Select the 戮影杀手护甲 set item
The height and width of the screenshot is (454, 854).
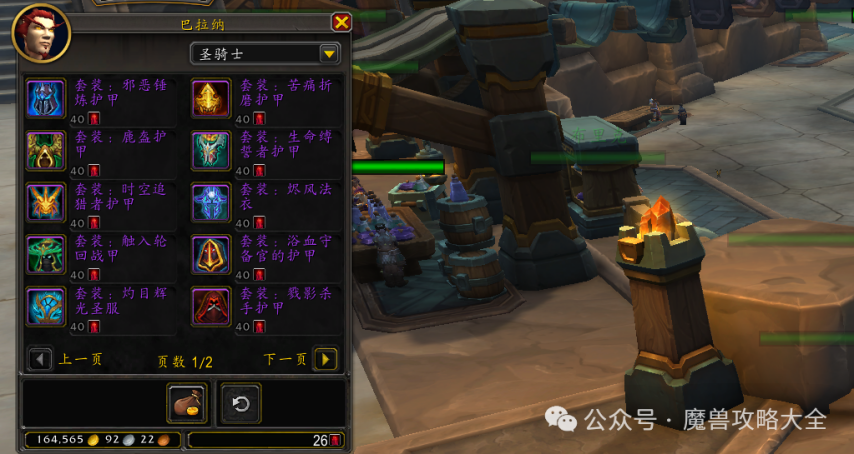(211, 306)
